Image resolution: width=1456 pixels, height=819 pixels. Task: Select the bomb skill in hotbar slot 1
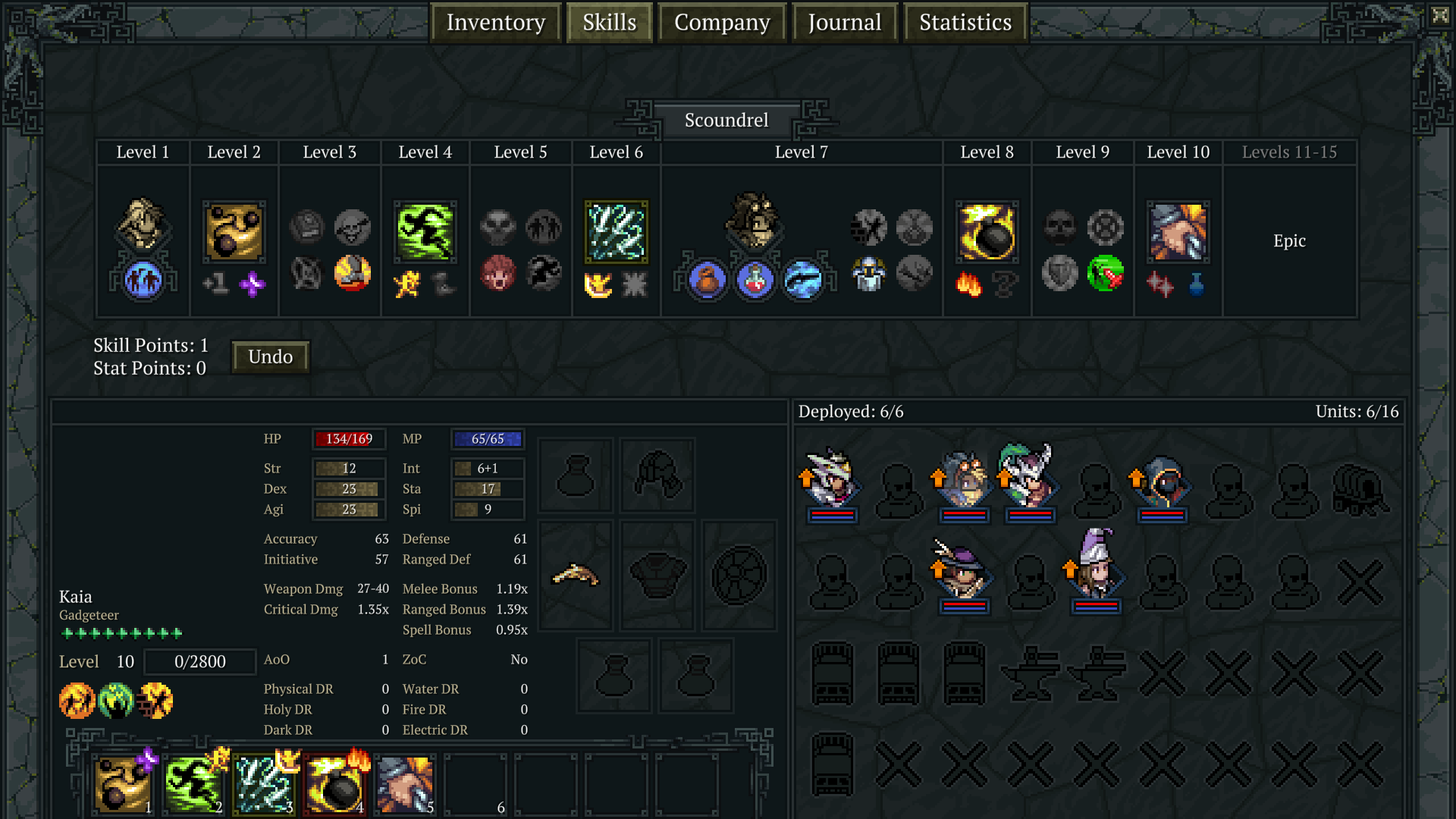click(x=122, y=783)
